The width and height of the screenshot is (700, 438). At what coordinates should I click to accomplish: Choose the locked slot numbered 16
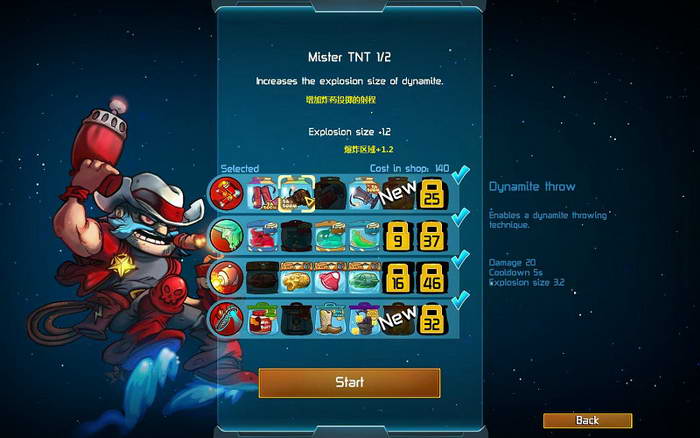[x=398, y=277]
